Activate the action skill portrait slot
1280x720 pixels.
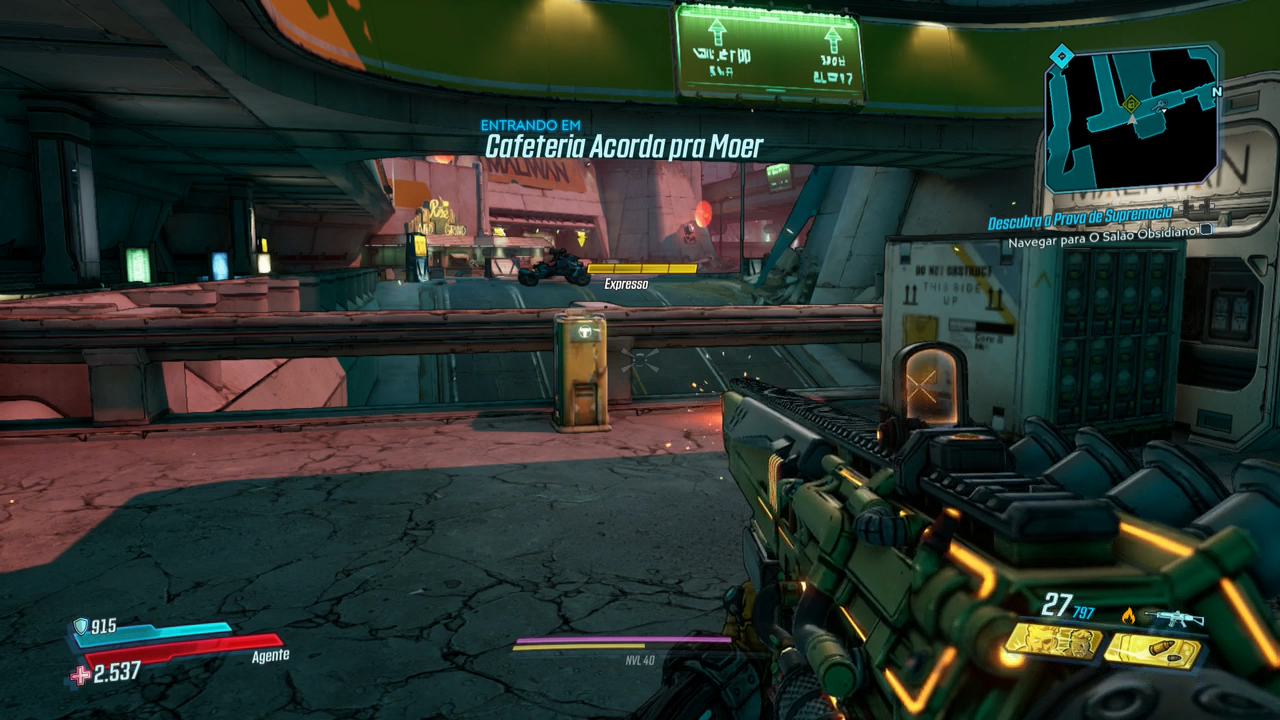pos(1053,642)
